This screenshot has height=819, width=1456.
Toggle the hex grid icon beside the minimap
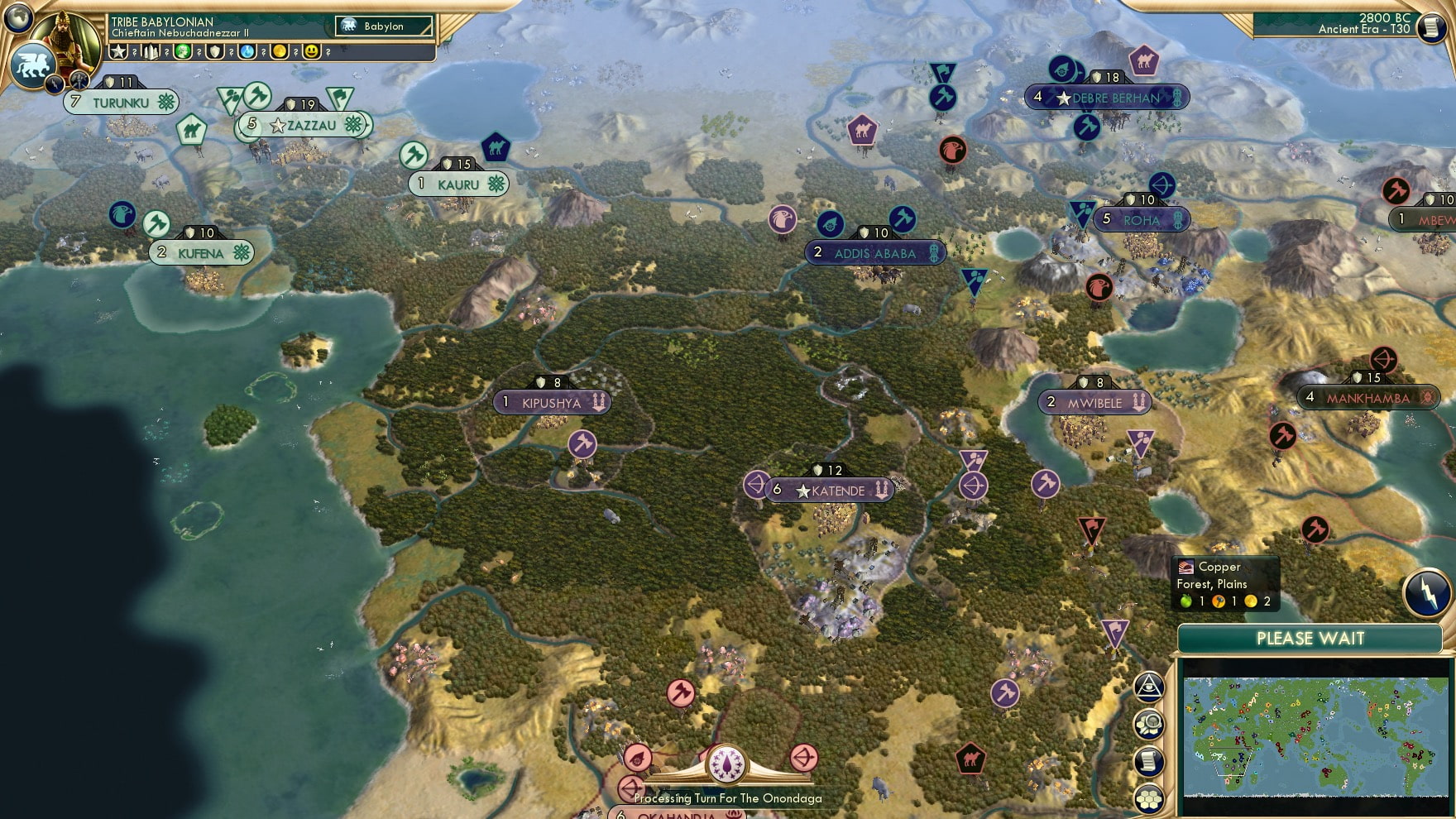1148,798
